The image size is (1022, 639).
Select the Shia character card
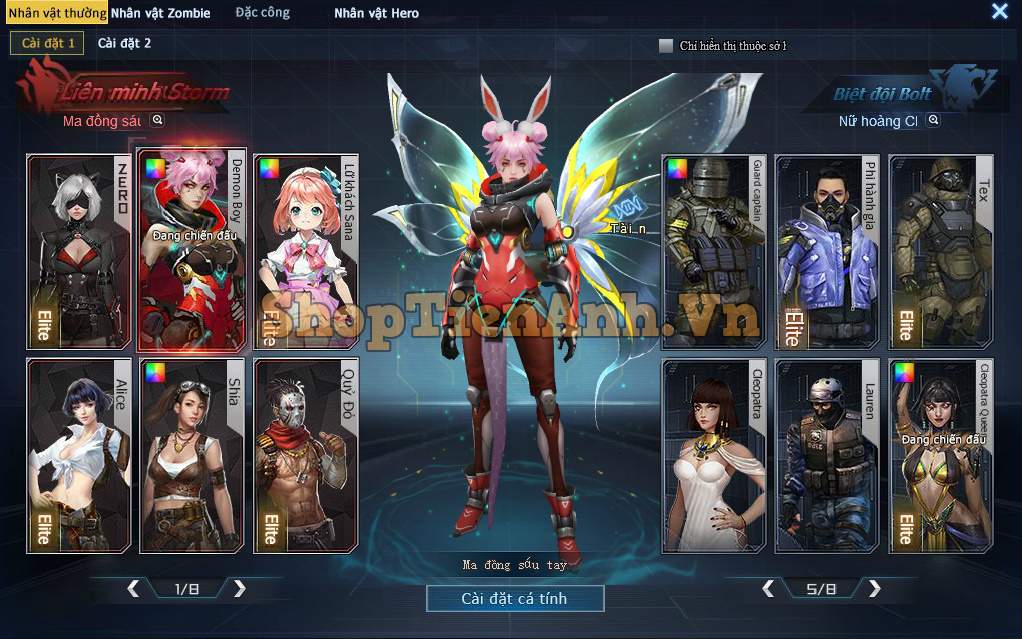[192, 455]
